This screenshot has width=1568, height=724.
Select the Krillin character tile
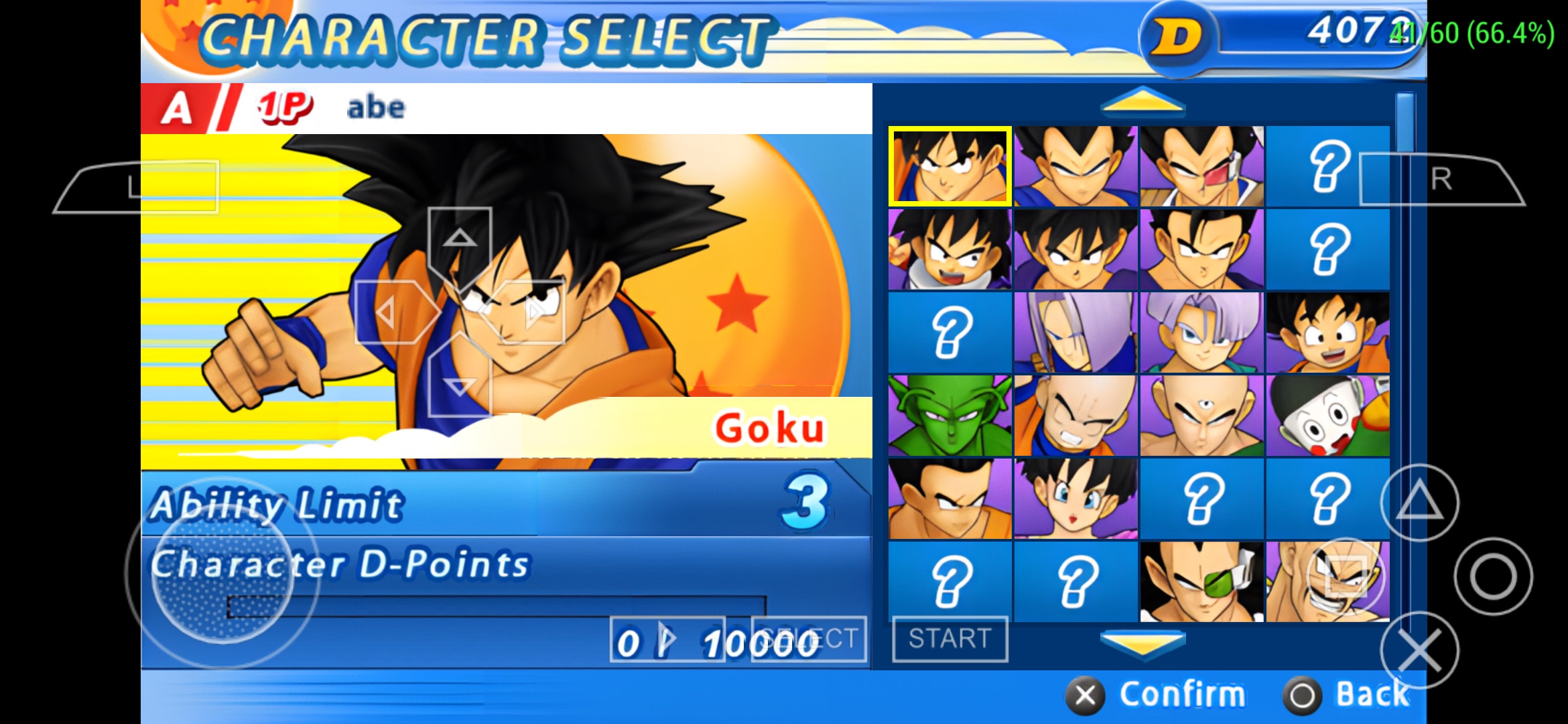(1075, 415)
